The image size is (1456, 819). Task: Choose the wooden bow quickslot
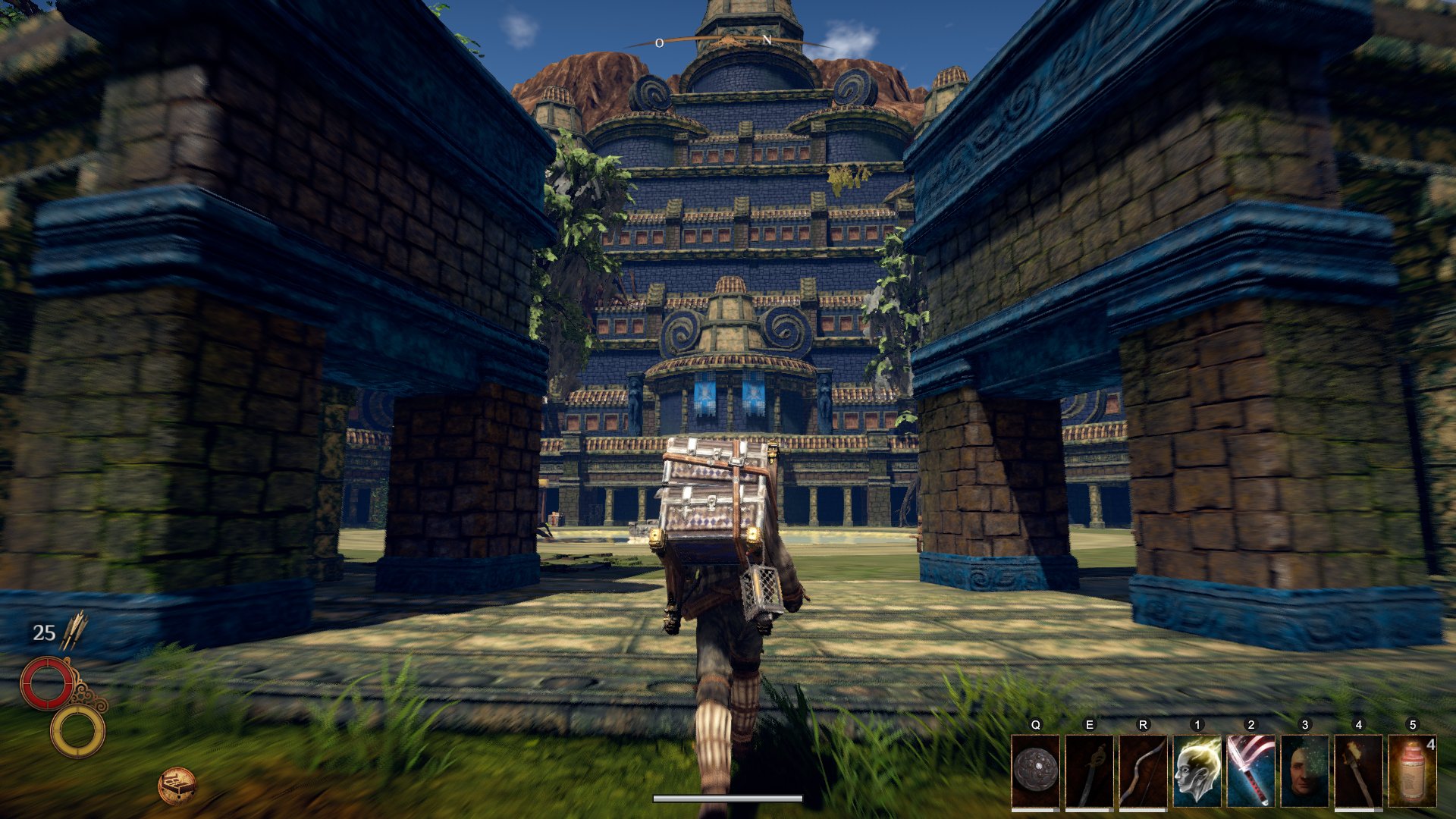tap(1144, 770)
